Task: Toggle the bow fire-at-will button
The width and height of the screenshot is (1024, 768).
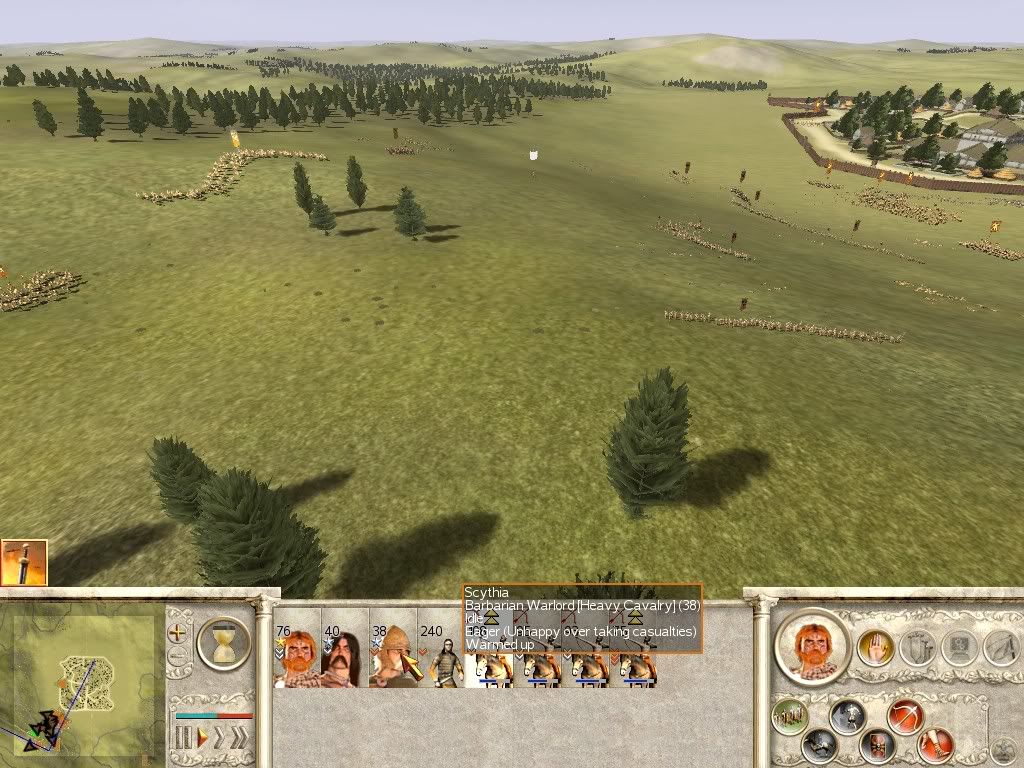Action: (905, 717)
